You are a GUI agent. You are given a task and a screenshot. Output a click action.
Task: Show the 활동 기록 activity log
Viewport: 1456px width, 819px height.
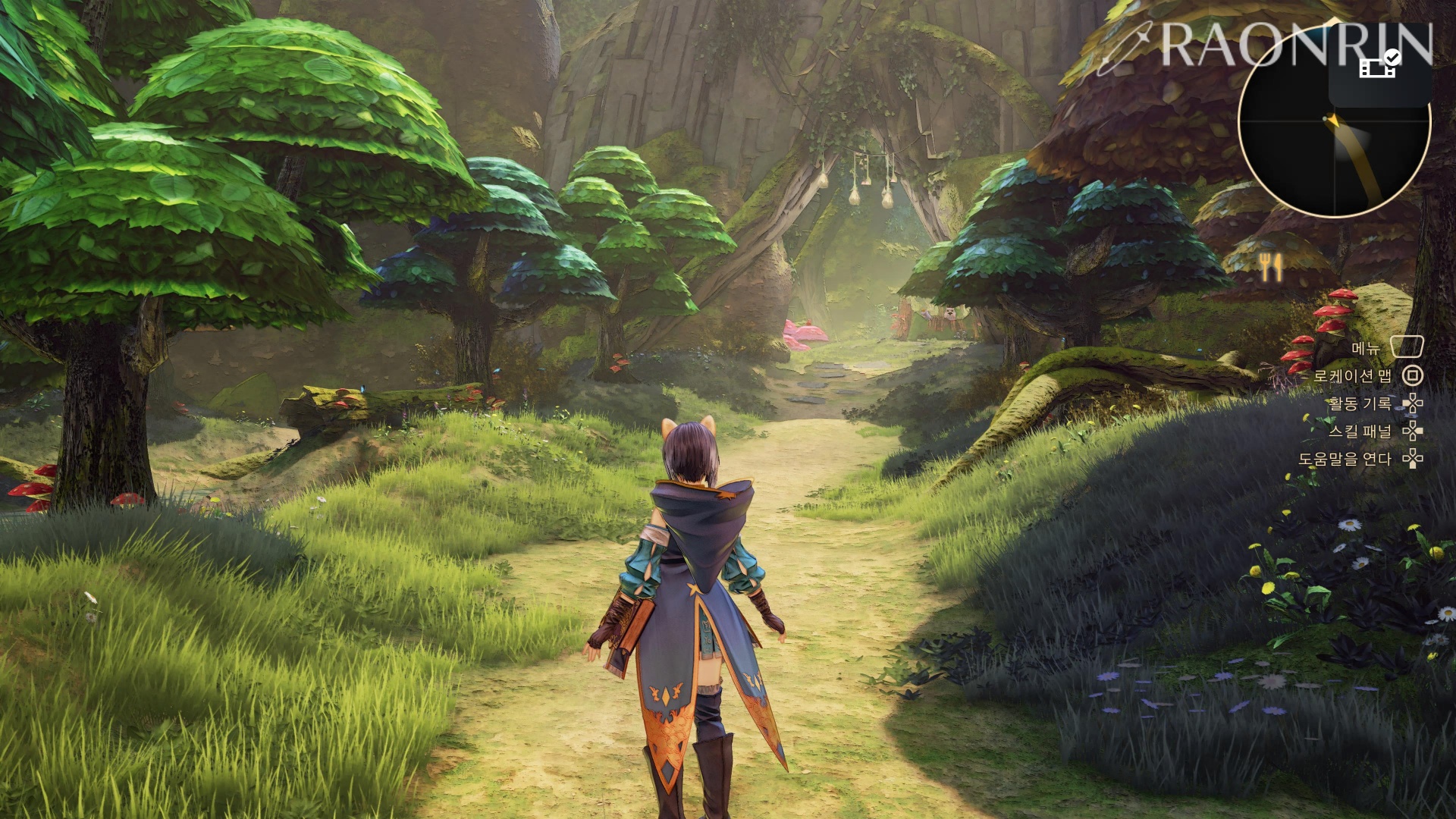(x=1359, y=404)
